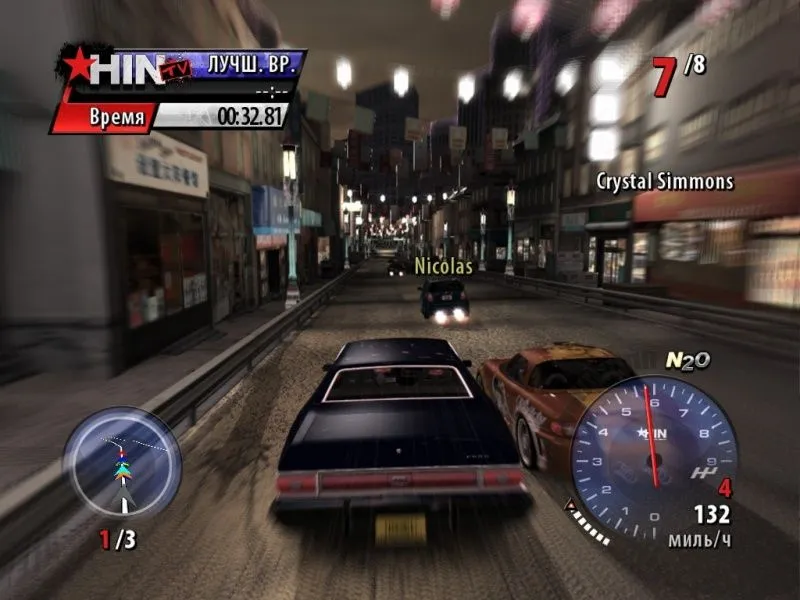800x600 pixels.
Task: Click the circular minimap
Action: [x=122, y=462]
